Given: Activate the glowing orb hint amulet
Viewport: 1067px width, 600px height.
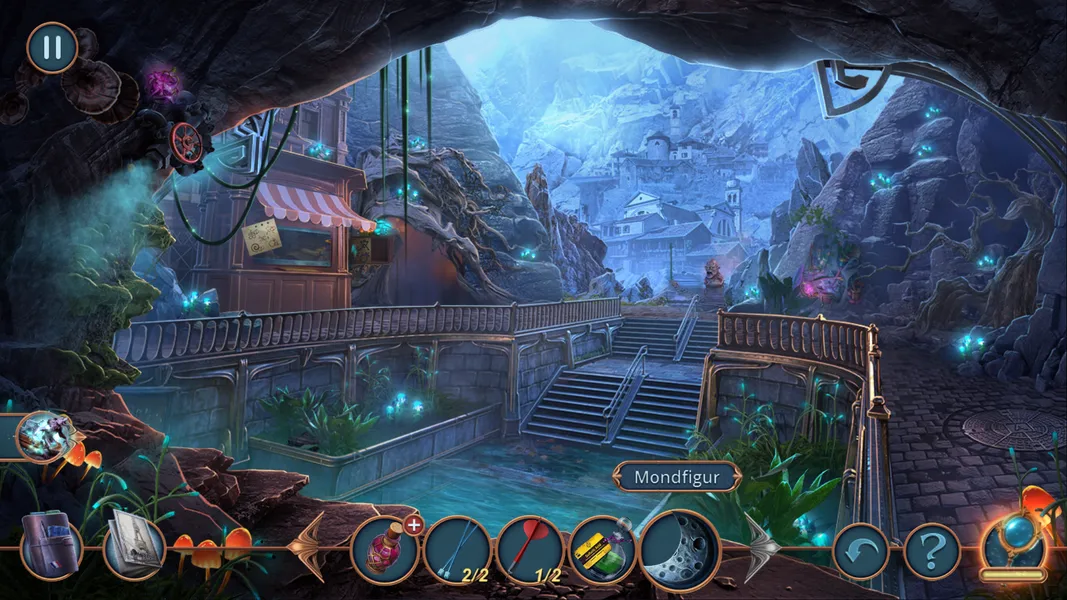Looking at the screenshot, I should 1013,546.
